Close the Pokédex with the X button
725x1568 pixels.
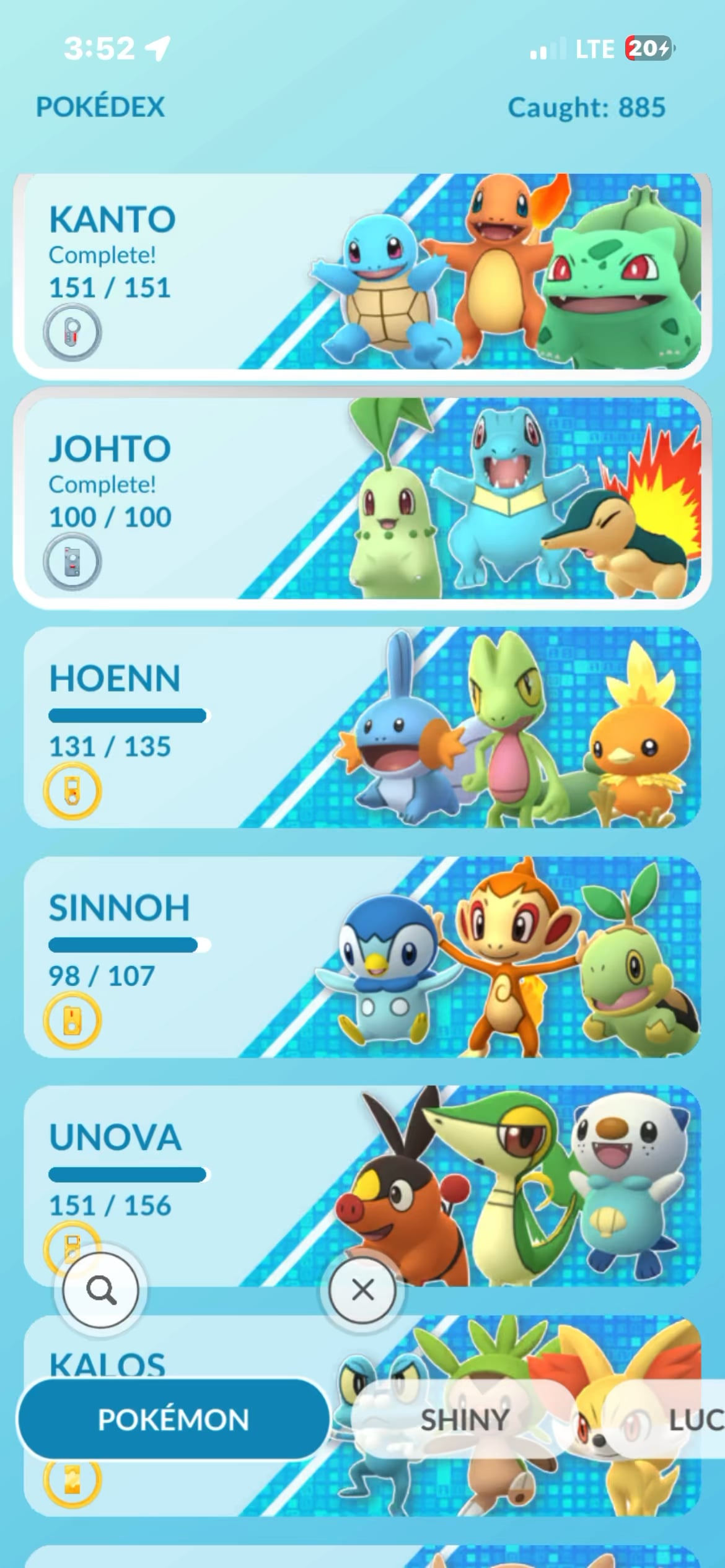click(x=362, y=1291)
